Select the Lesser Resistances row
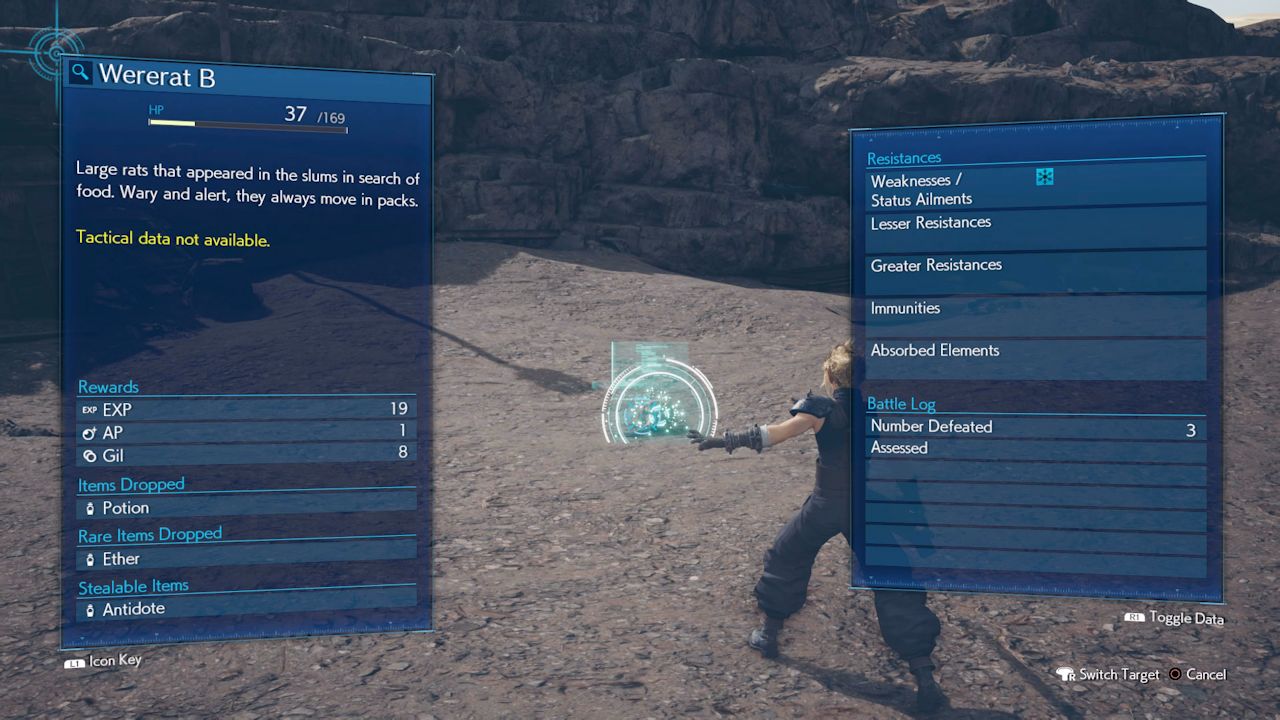The width and height of the screenshot is (1280, 720). (x=1036, y=224)
